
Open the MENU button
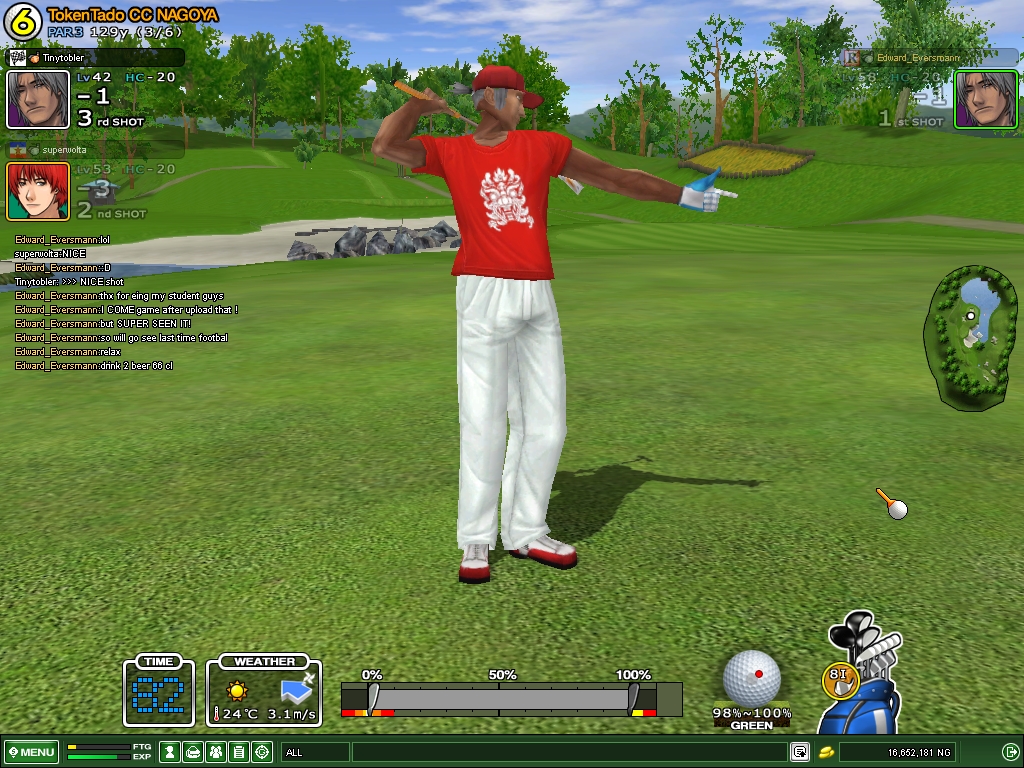32,752
